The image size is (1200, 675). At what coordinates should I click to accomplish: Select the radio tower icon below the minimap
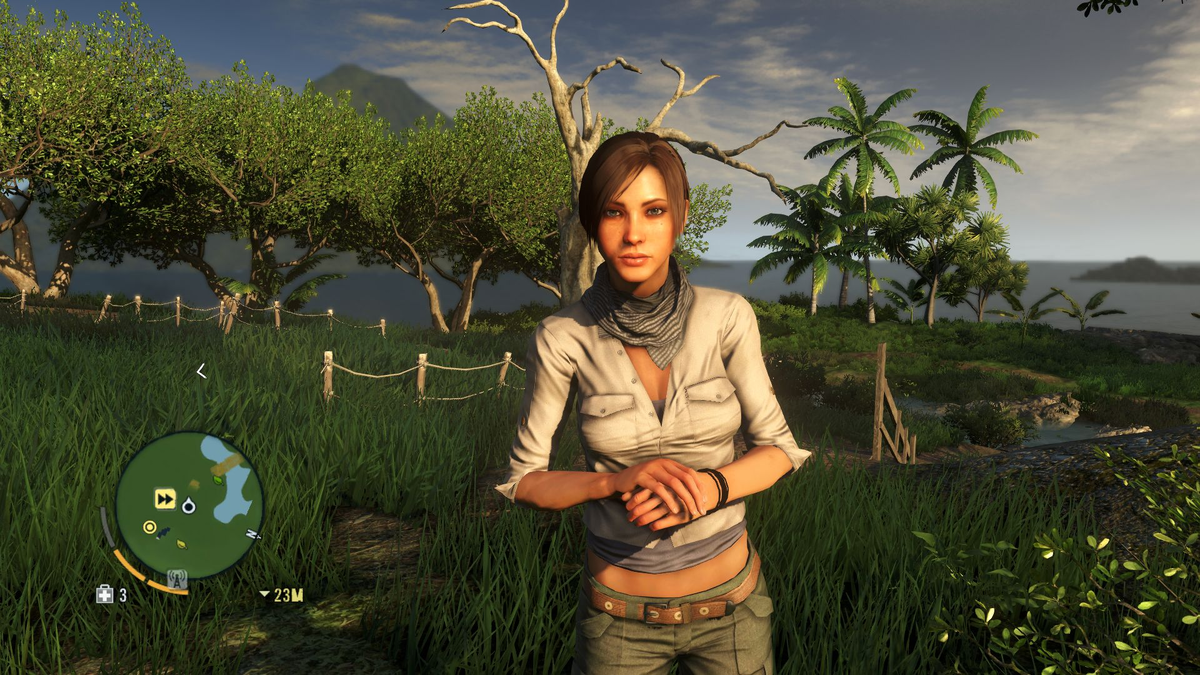(x=177, y=578)
